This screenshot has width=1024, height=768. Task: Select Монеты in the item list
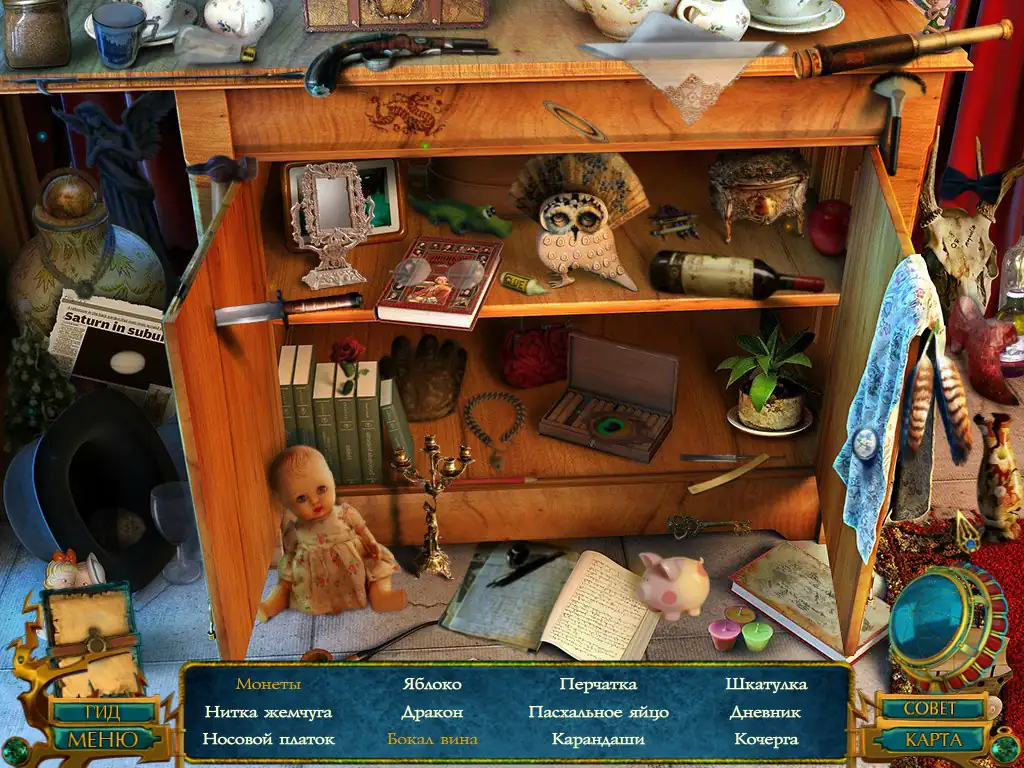268,685
